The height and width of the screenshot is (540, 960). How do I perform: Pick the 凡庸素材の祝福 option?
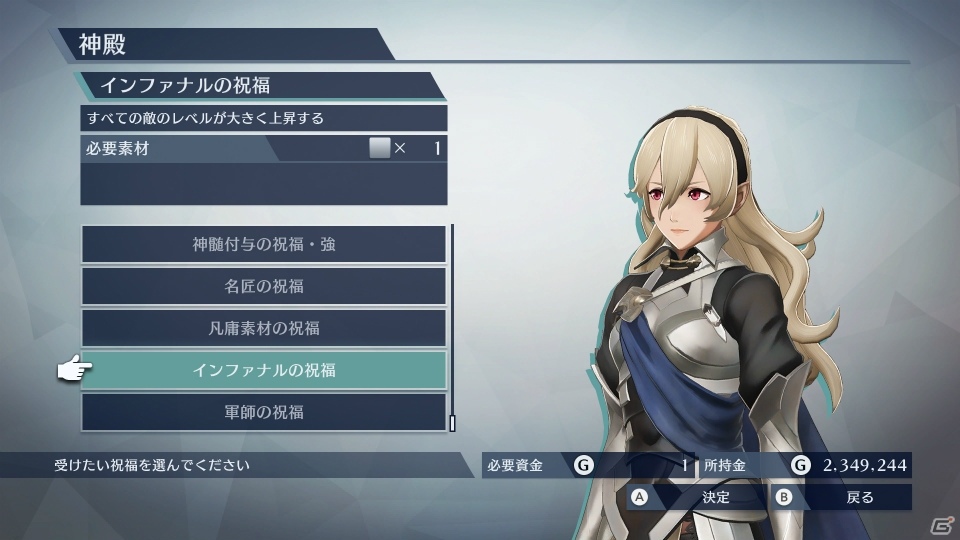264,328
